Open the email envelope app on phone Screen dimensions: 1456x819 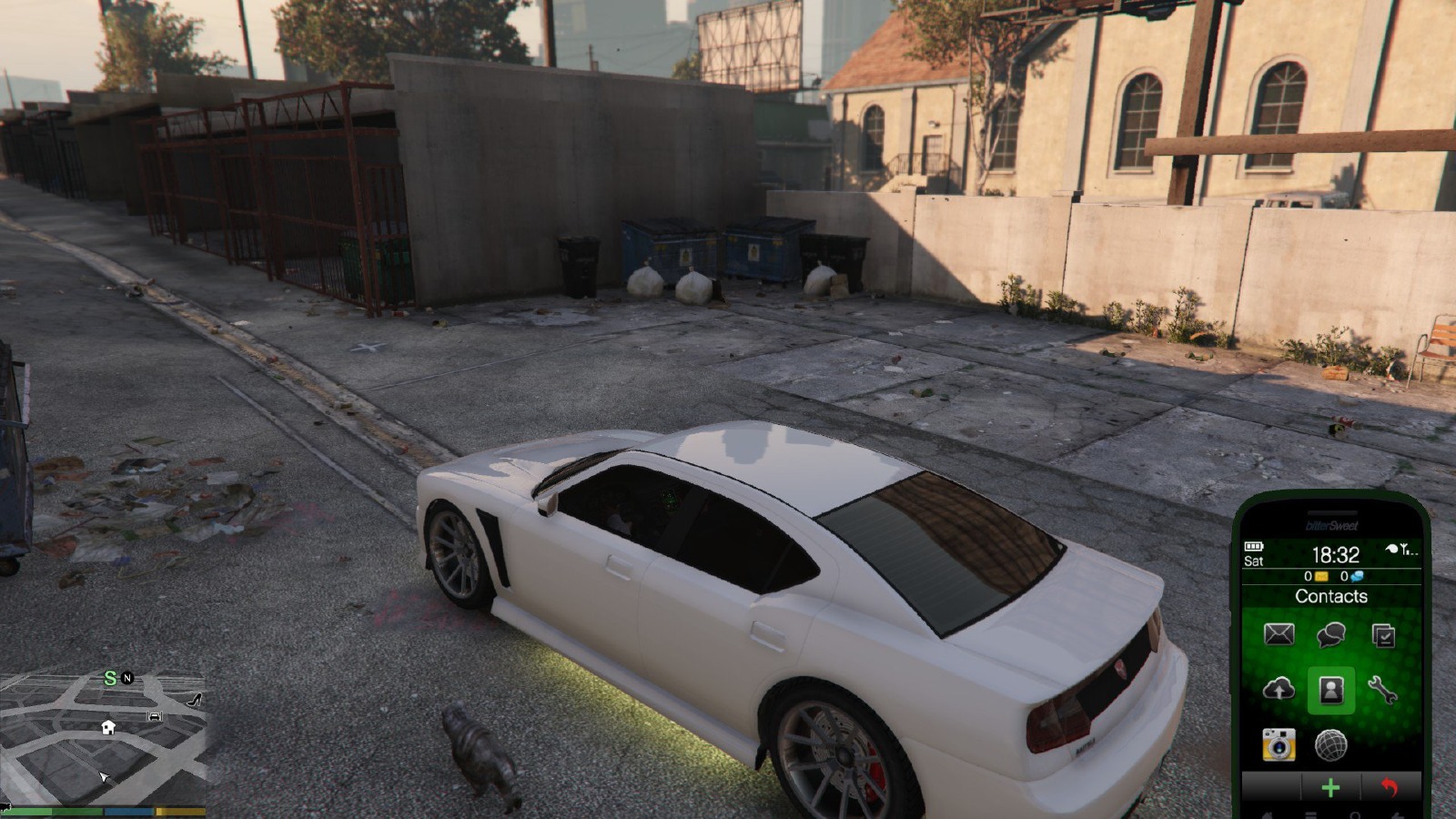pyautogui.click(x=1279, y=634)
